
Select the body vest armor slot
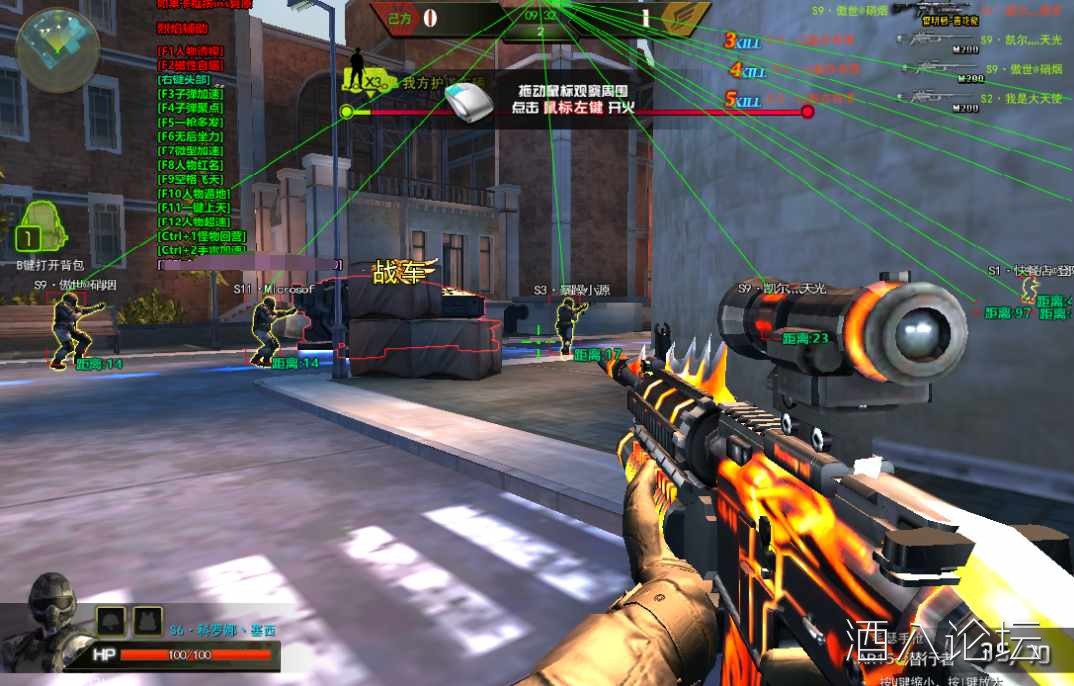click(x=148, y=620)
